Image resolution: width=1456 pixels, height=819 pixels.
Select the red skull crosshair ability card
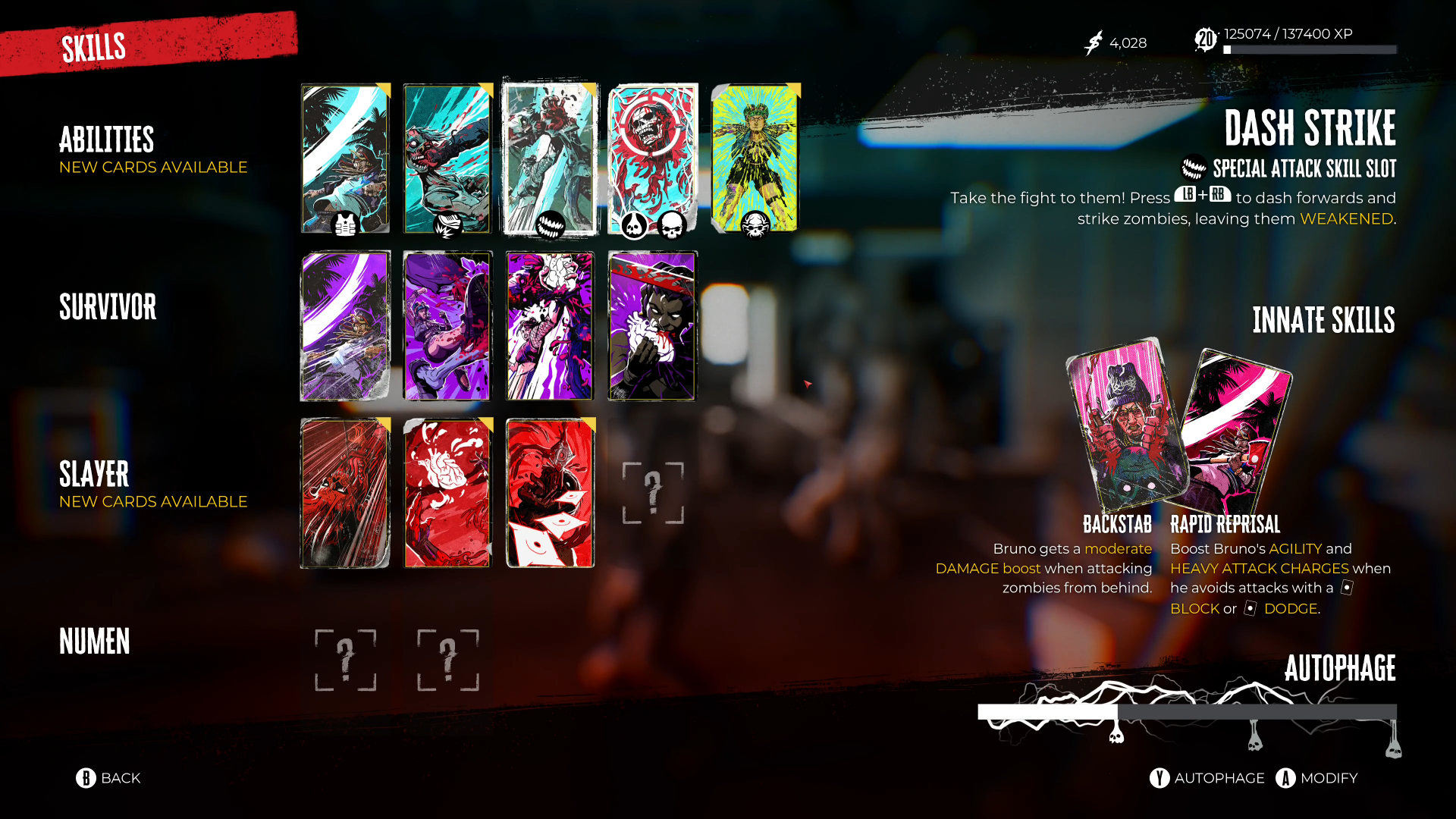point(652,158)
